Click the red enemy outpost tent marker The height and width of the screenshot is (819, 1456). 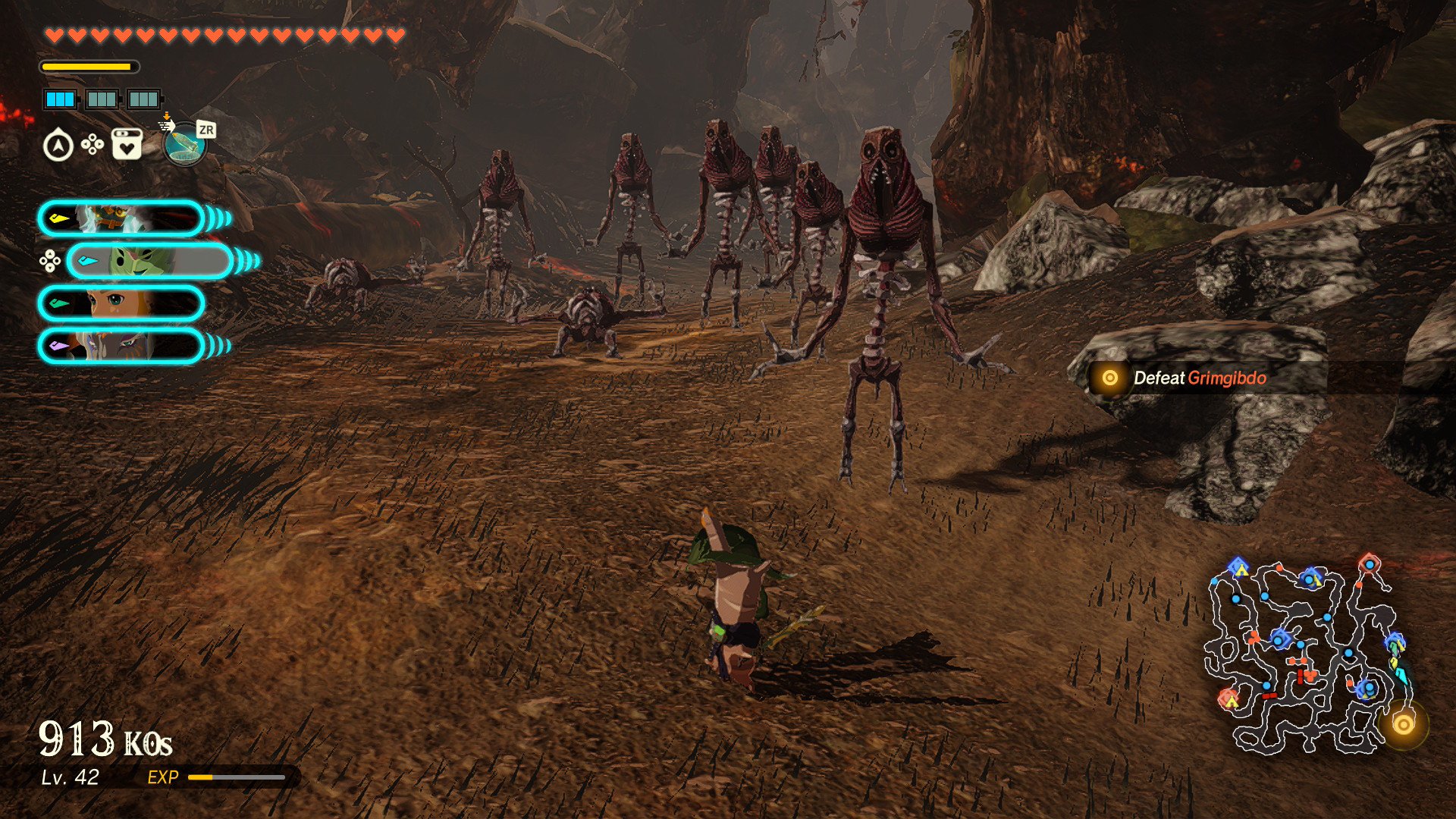coord(1228,698)
